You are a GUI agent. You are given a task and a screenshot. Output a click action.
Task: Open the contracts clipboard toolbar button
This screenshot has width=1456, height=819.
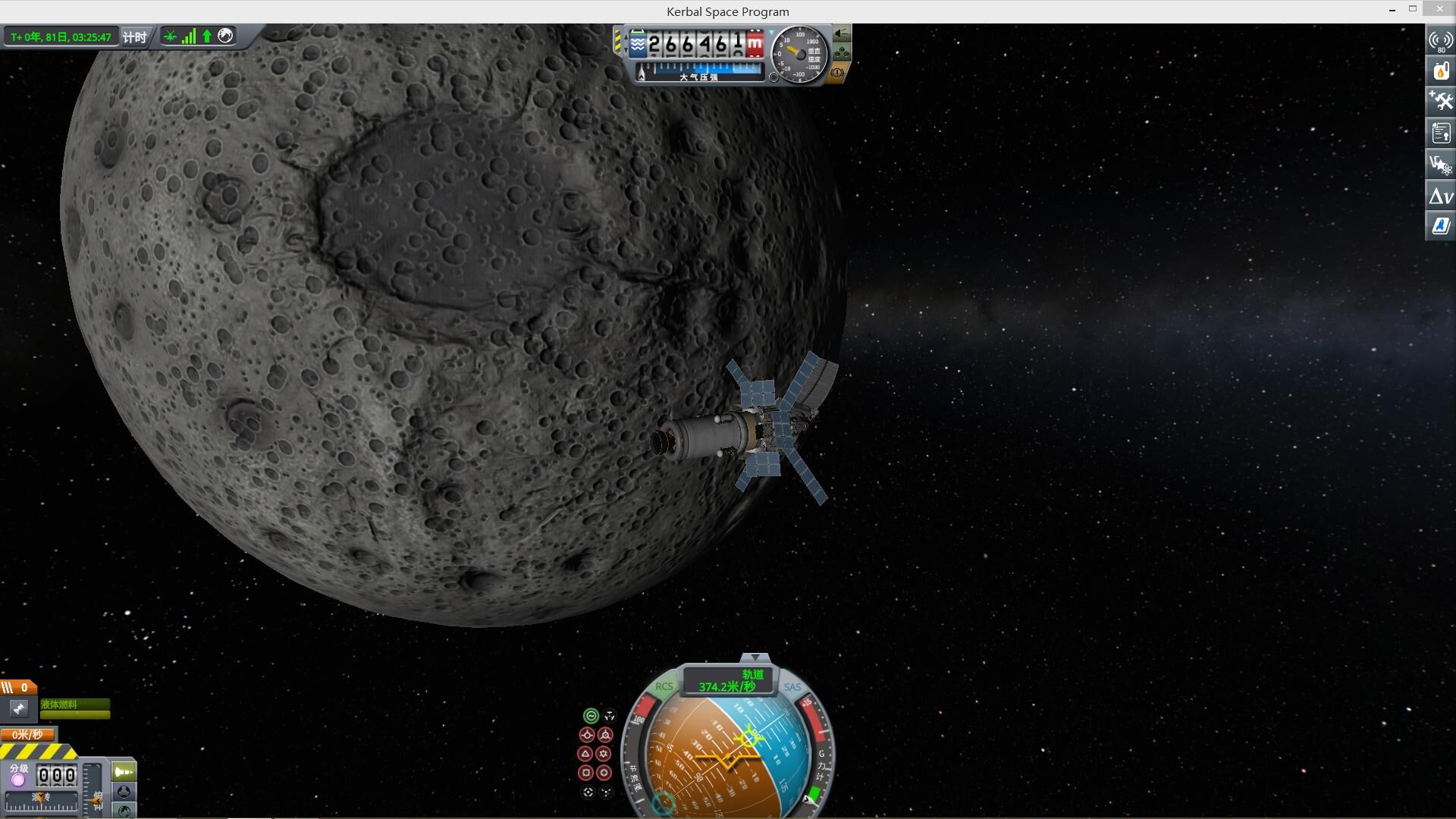(1440, 133)
